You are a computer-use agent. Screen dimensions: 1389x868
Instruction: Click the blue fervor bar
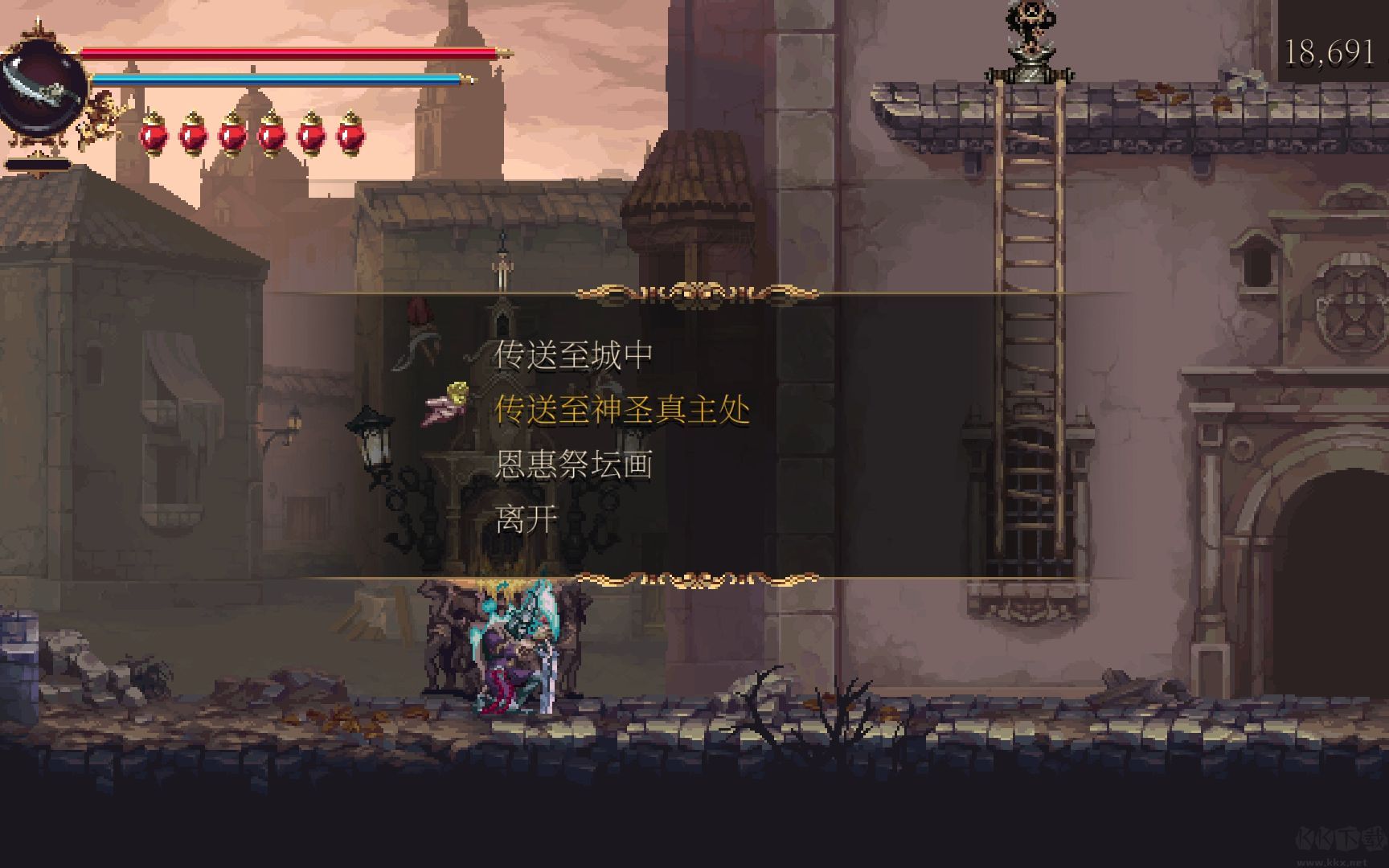click(277, 80)
